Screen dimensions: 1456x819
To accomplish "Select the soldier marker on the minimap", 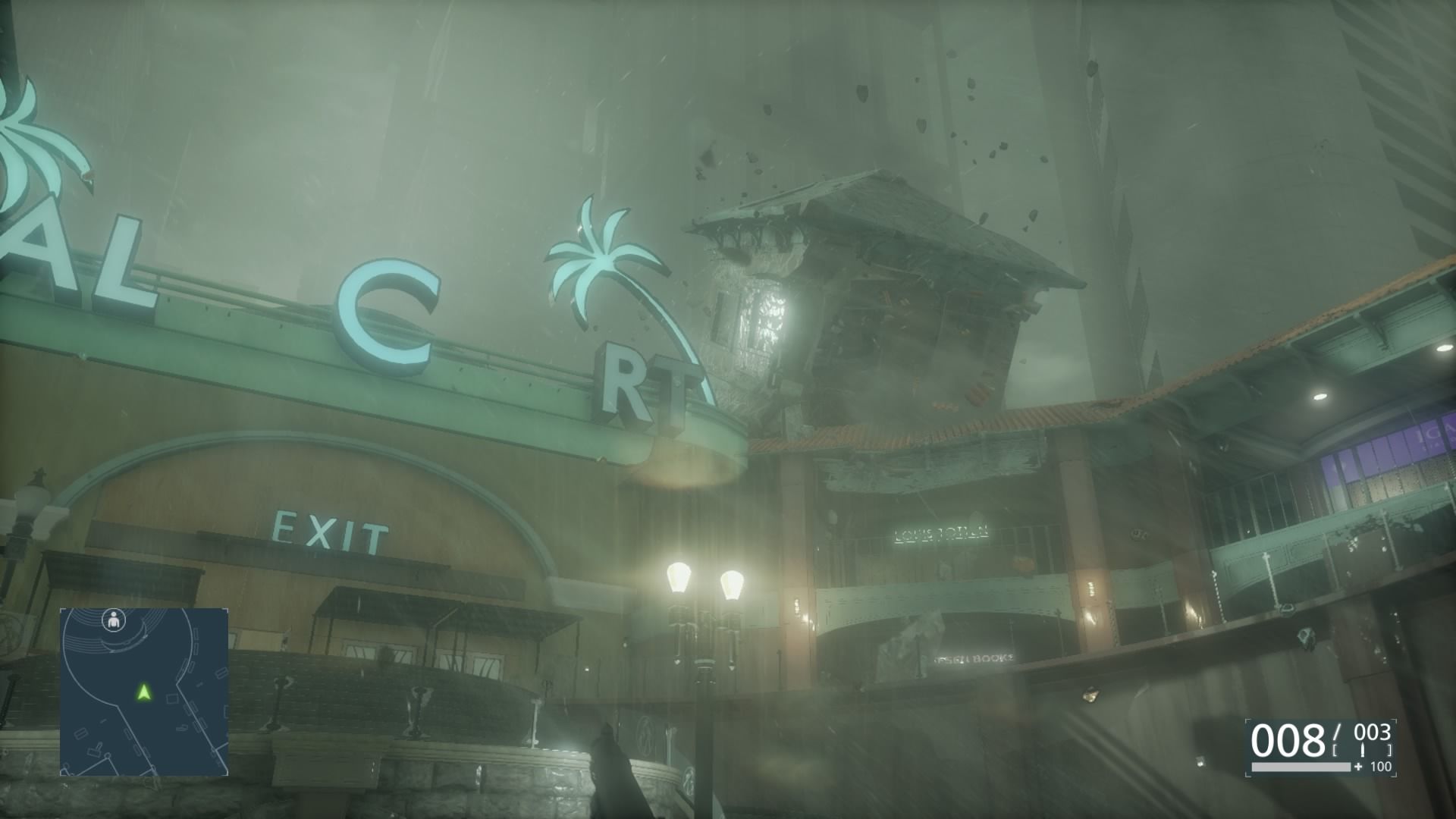I will click(x=115, y=620).
